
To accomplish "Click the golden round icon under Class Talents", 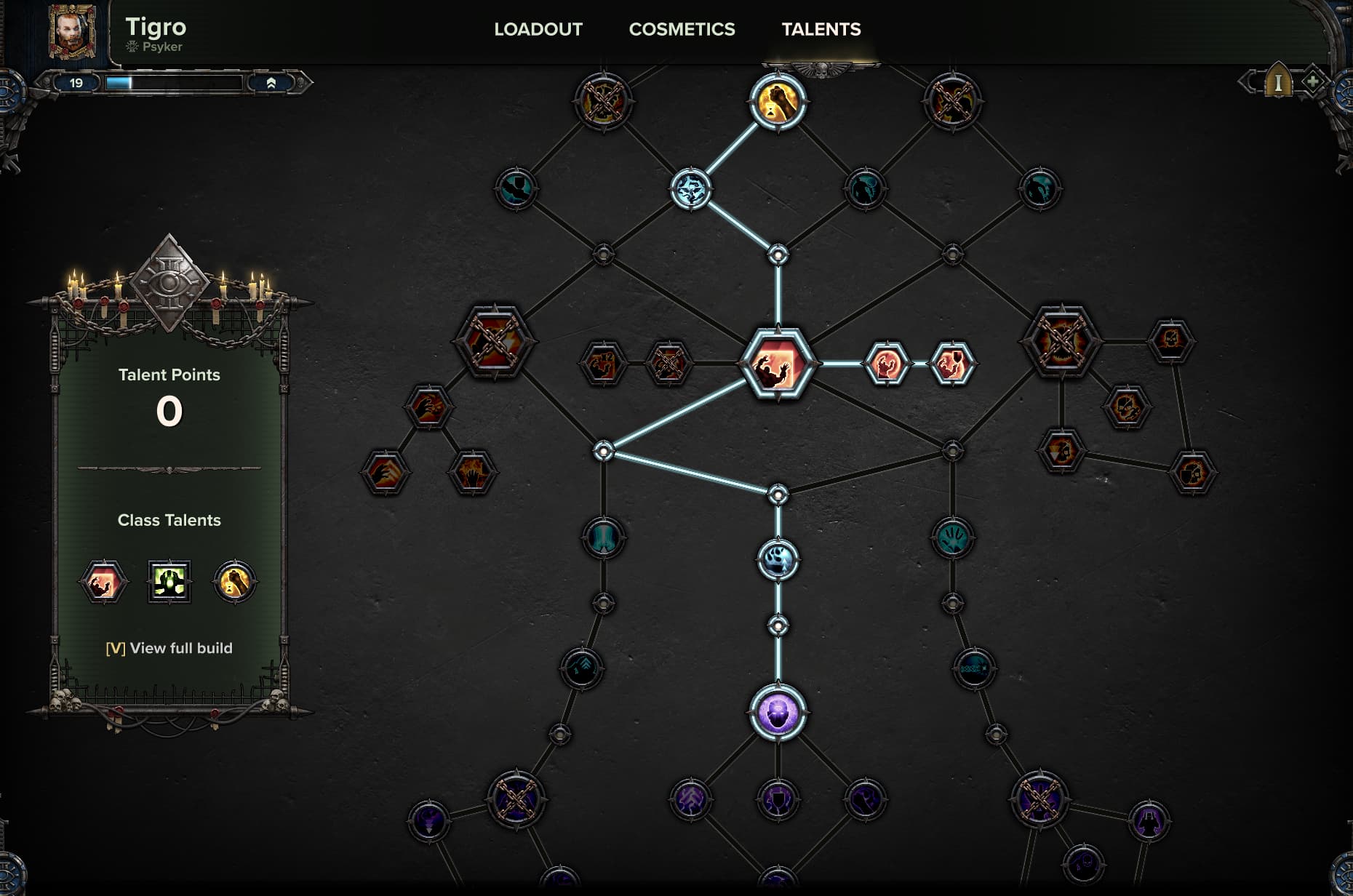I will point(234,581).
